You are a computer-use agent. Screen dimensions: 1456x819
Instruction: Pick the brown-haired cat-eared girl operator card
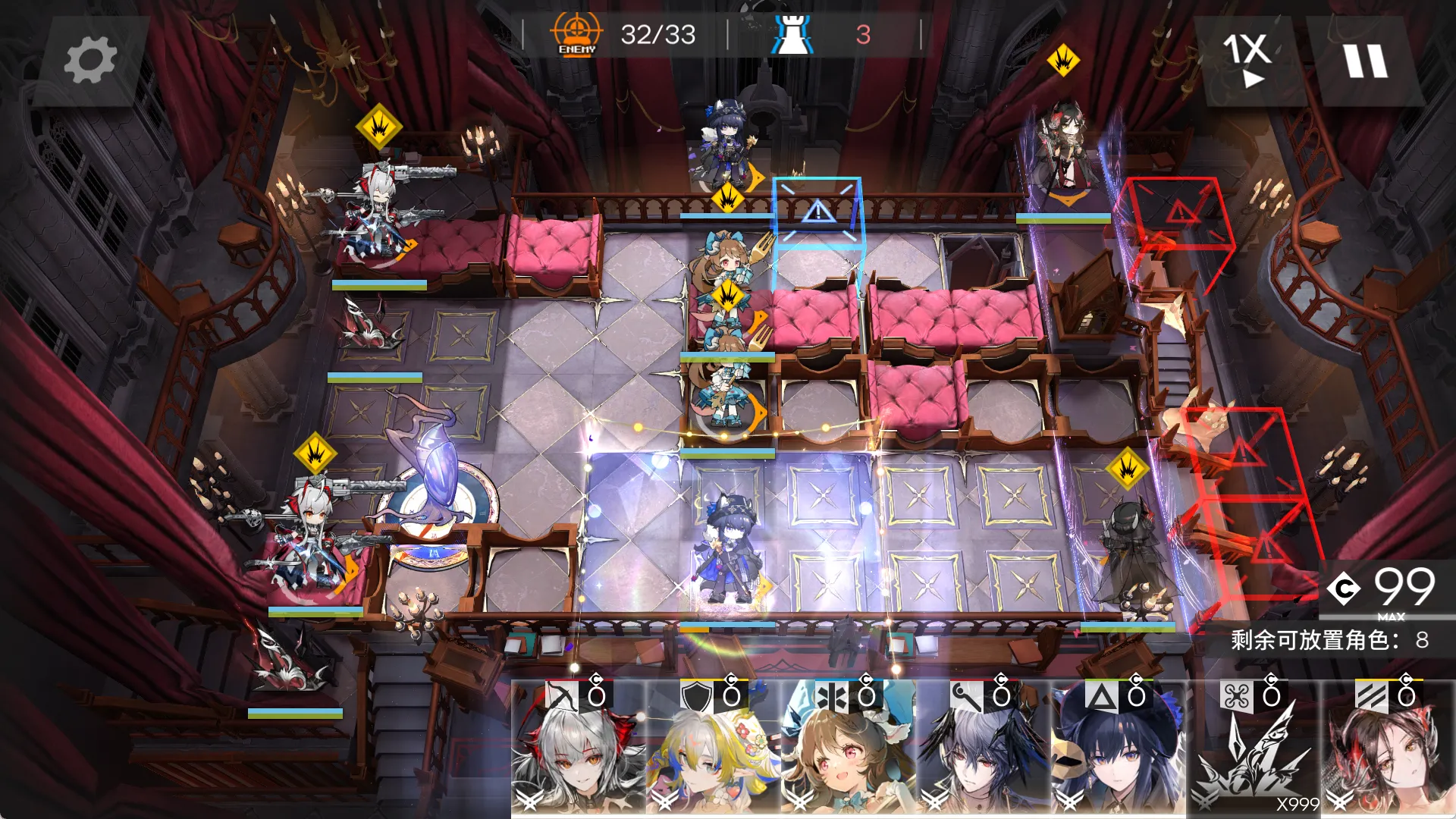(x=848, y=747)
